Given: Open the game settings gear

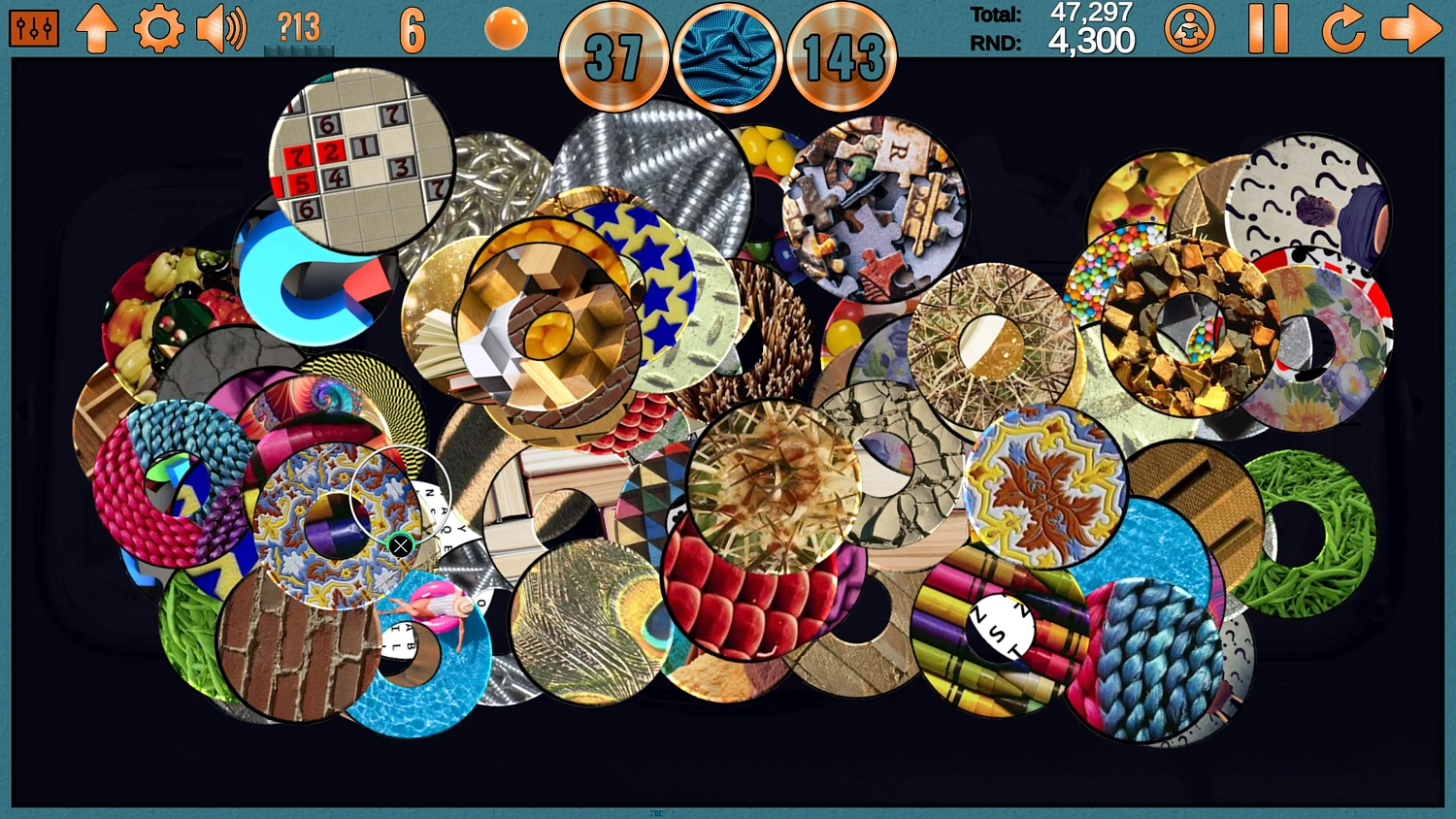Looking at the screenshot, I should tap(158, 27).
